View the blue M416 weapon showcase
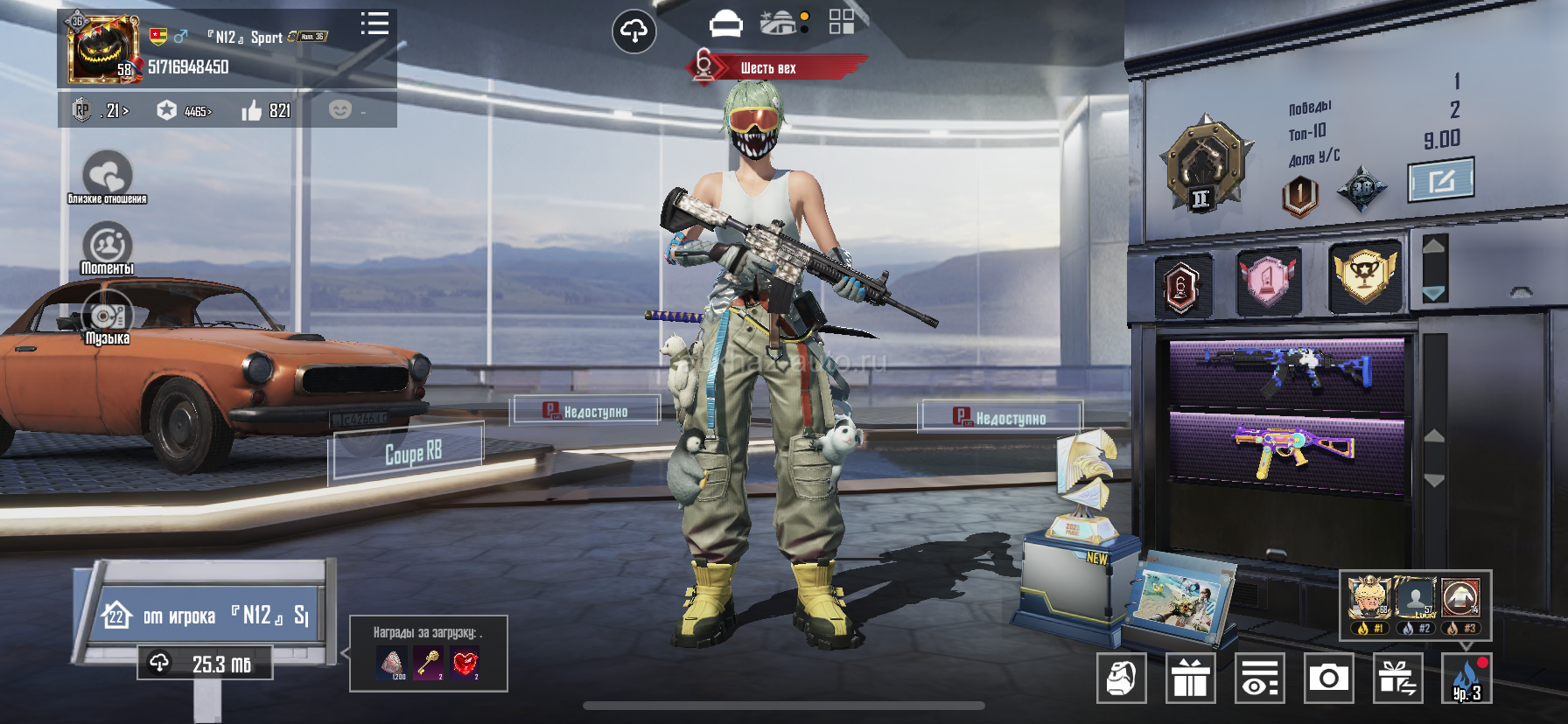Image resolution: width=1568 pixels, height=724 pixels. pyautogui.click(x=1286, y=372)
